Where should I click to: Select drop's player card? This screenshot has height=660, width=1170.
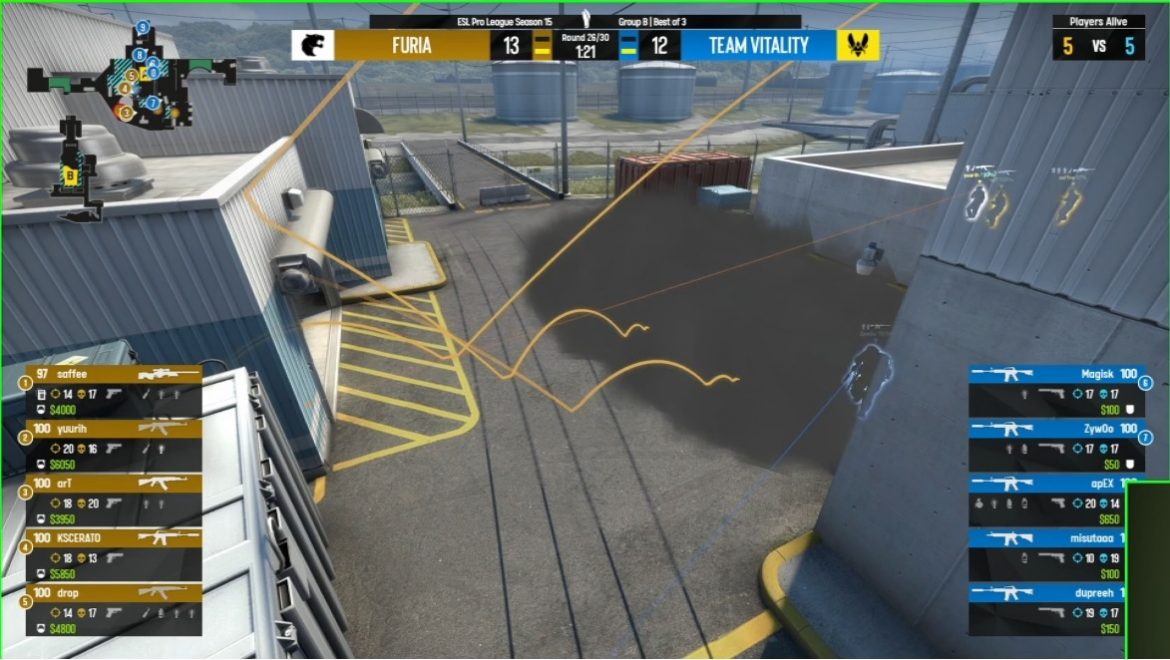pos(114,609)
